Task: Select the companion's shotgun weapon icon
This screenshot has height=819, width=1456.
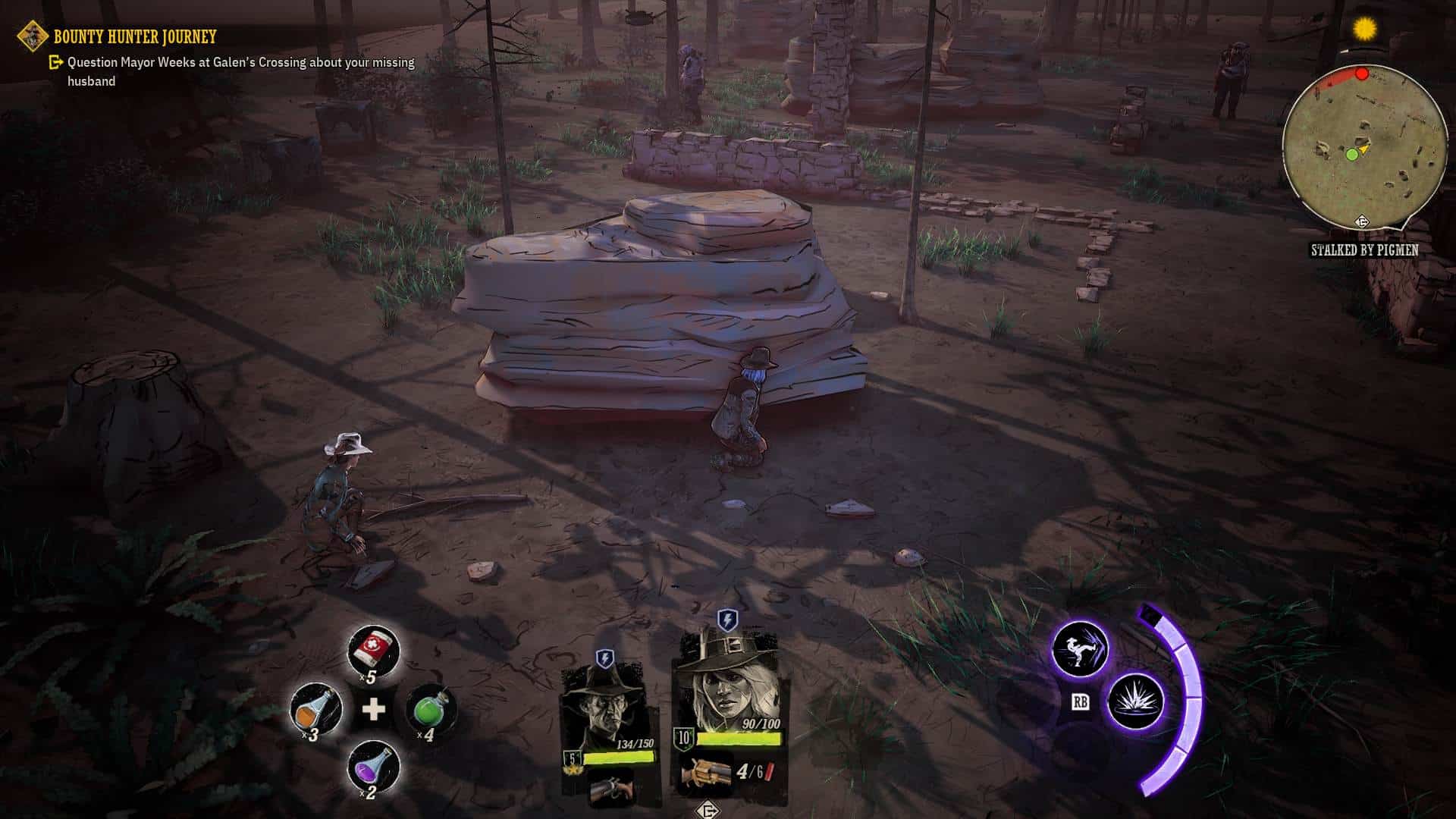Action: pos(610,789)
